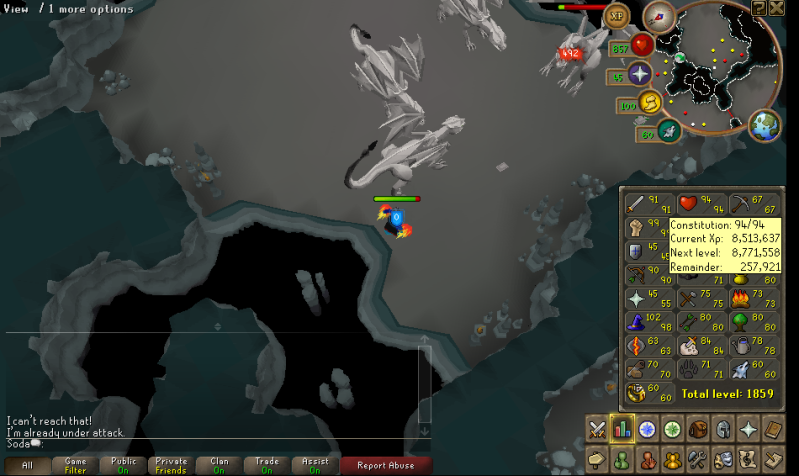The width and height of the screenshot is (799, 476).
Task: Open the crossed swords combat styles tab
Action: tap(597, 430)
